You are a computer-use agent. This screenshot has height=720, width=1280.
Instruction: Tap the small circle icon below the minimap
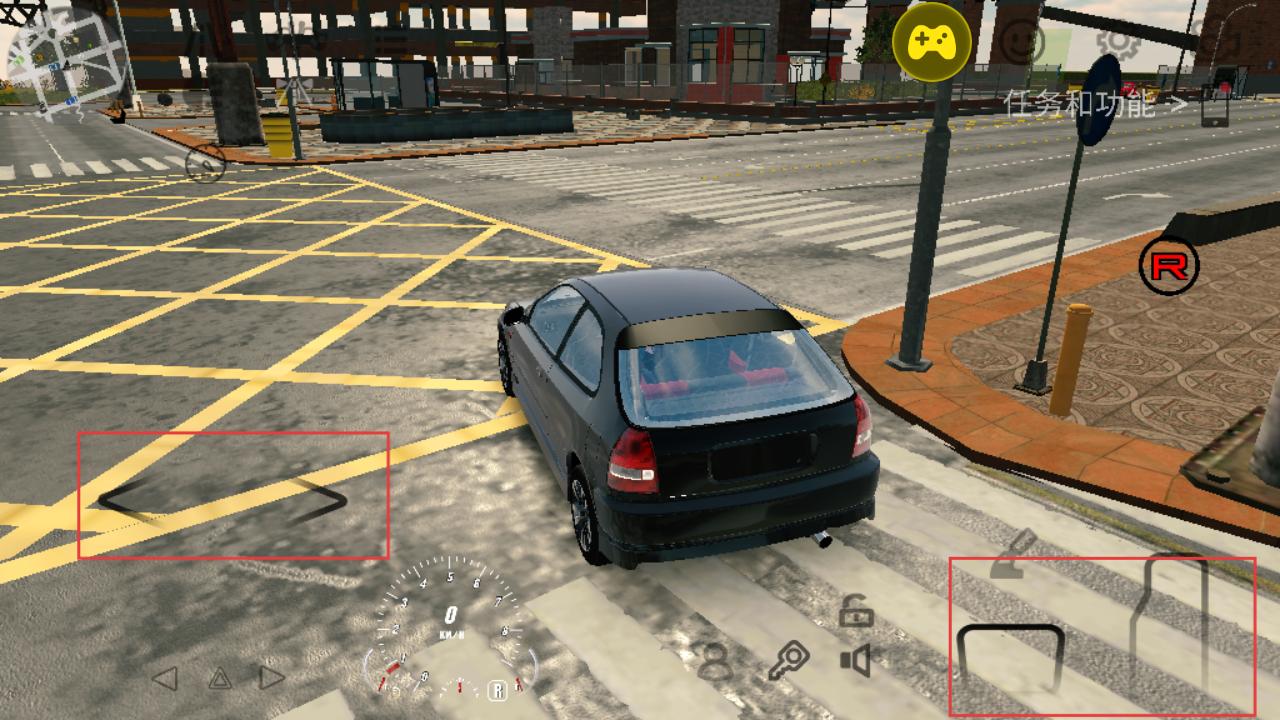(x=205, y=163)
